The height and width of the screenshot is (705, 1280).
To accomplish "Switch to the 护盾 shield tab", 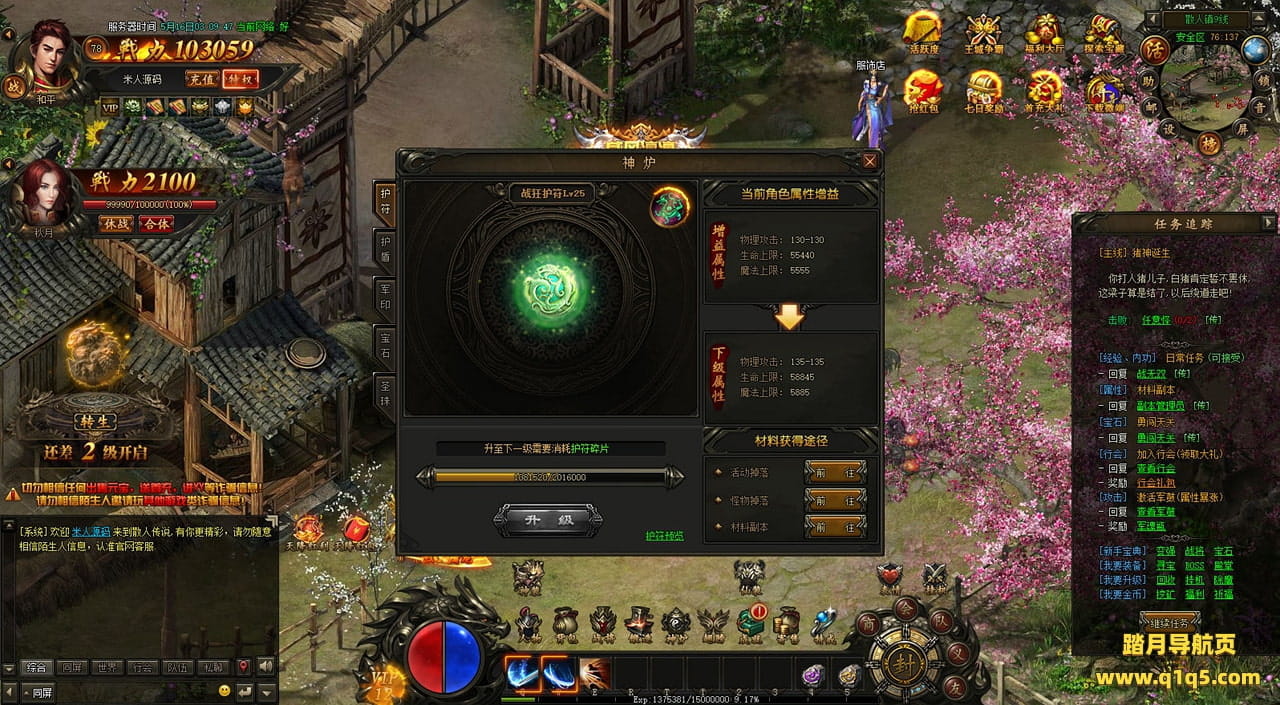I will pos(385,251).
